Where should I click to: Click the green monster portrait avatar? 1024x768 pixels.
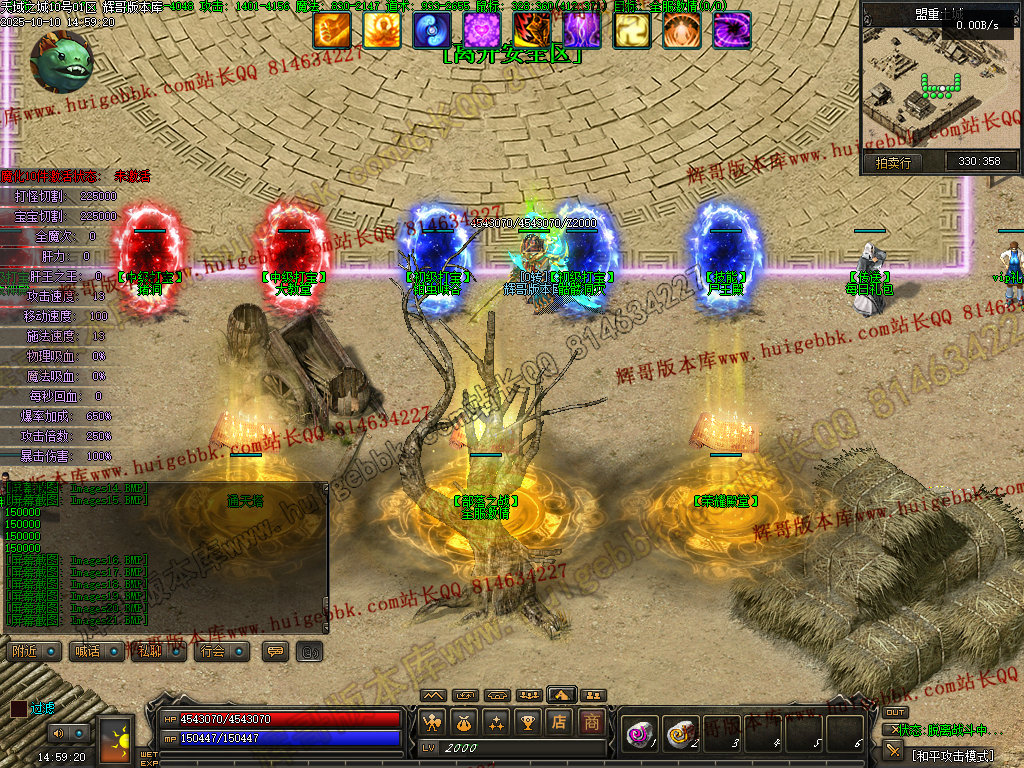point(60,60)
